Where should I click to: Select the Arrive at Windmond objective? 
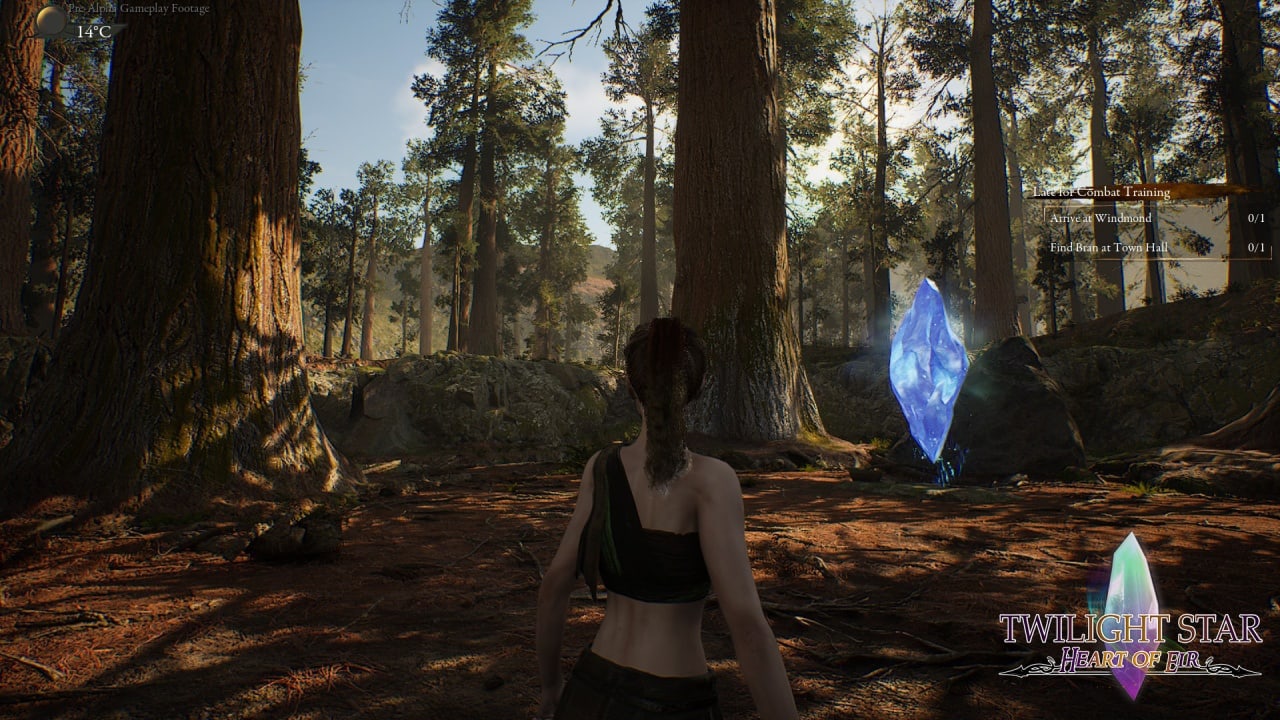click(1101, 218)
